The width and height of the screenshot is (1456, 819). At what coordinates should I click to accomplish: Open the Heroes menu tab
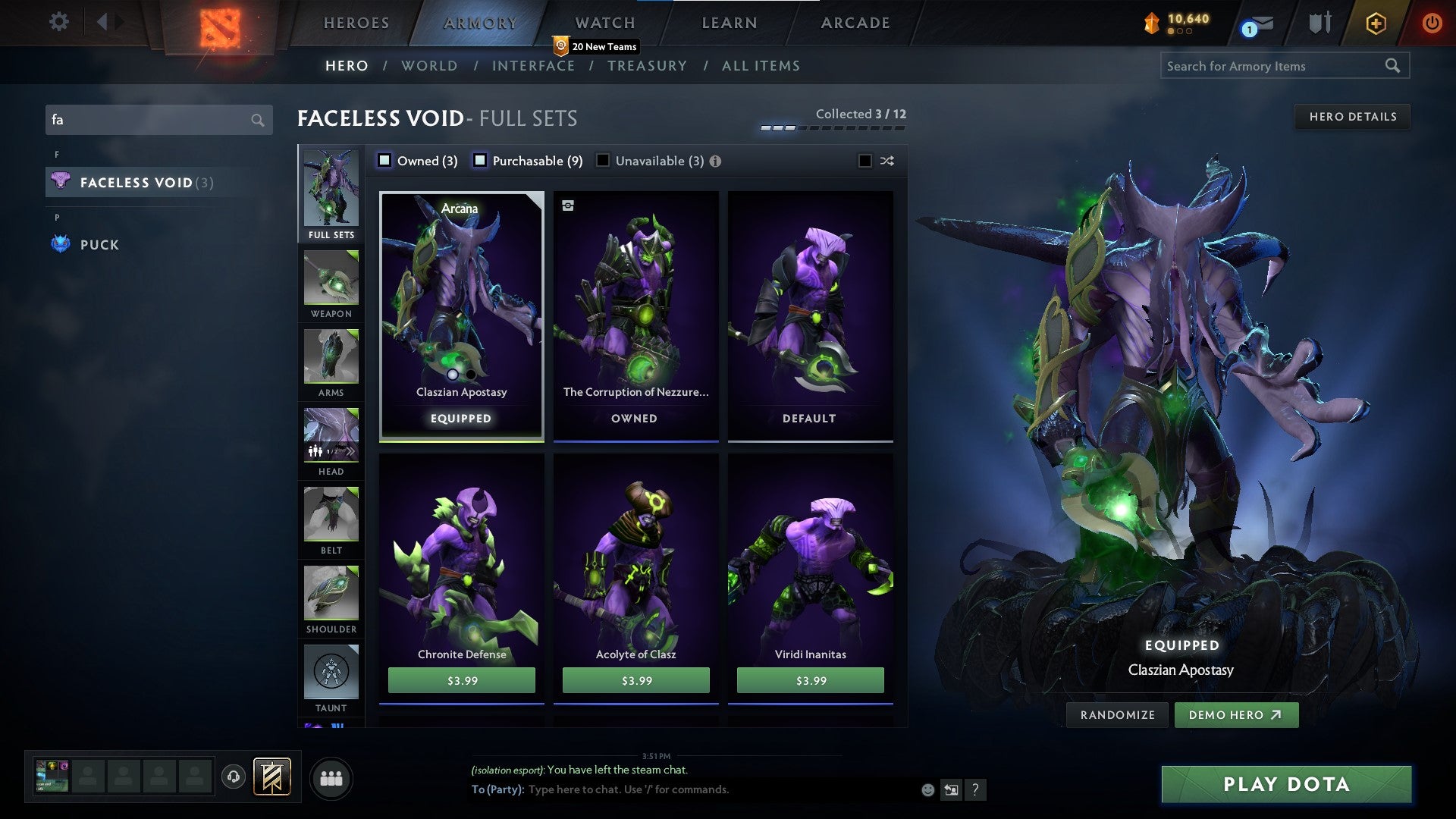356,23
